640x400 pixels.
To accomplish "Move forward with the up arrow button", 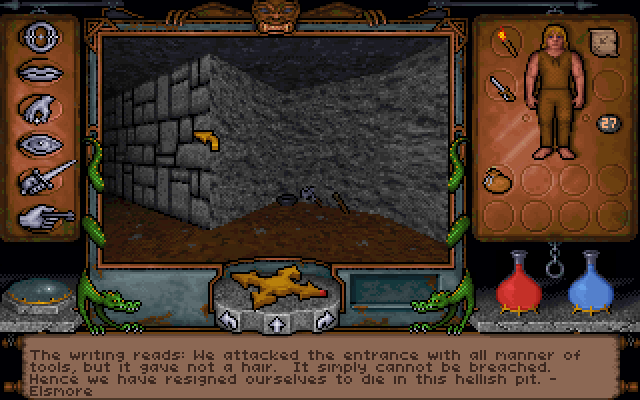I will (275, 322).
